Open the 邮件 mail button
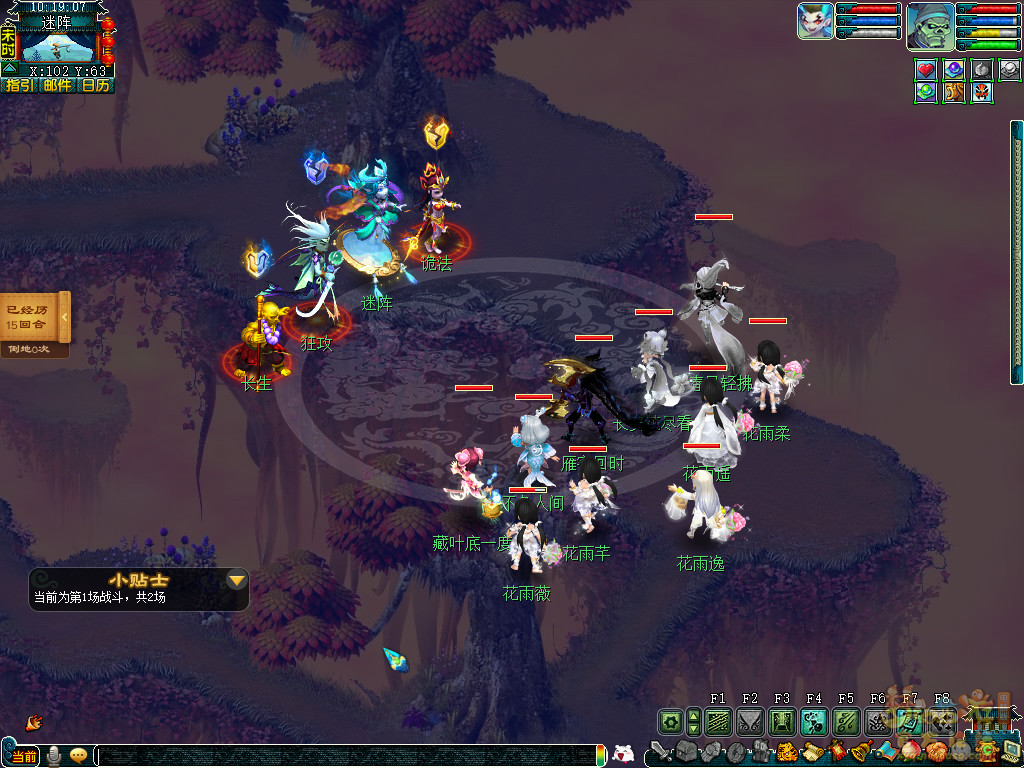 tap(57, 86)
